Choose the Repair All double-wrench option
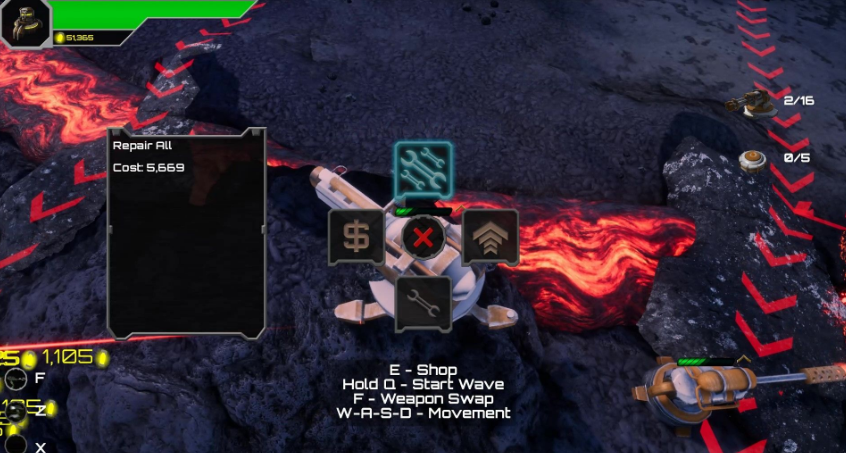The width and height of the screenshot is (846, 453). point(423,169)
